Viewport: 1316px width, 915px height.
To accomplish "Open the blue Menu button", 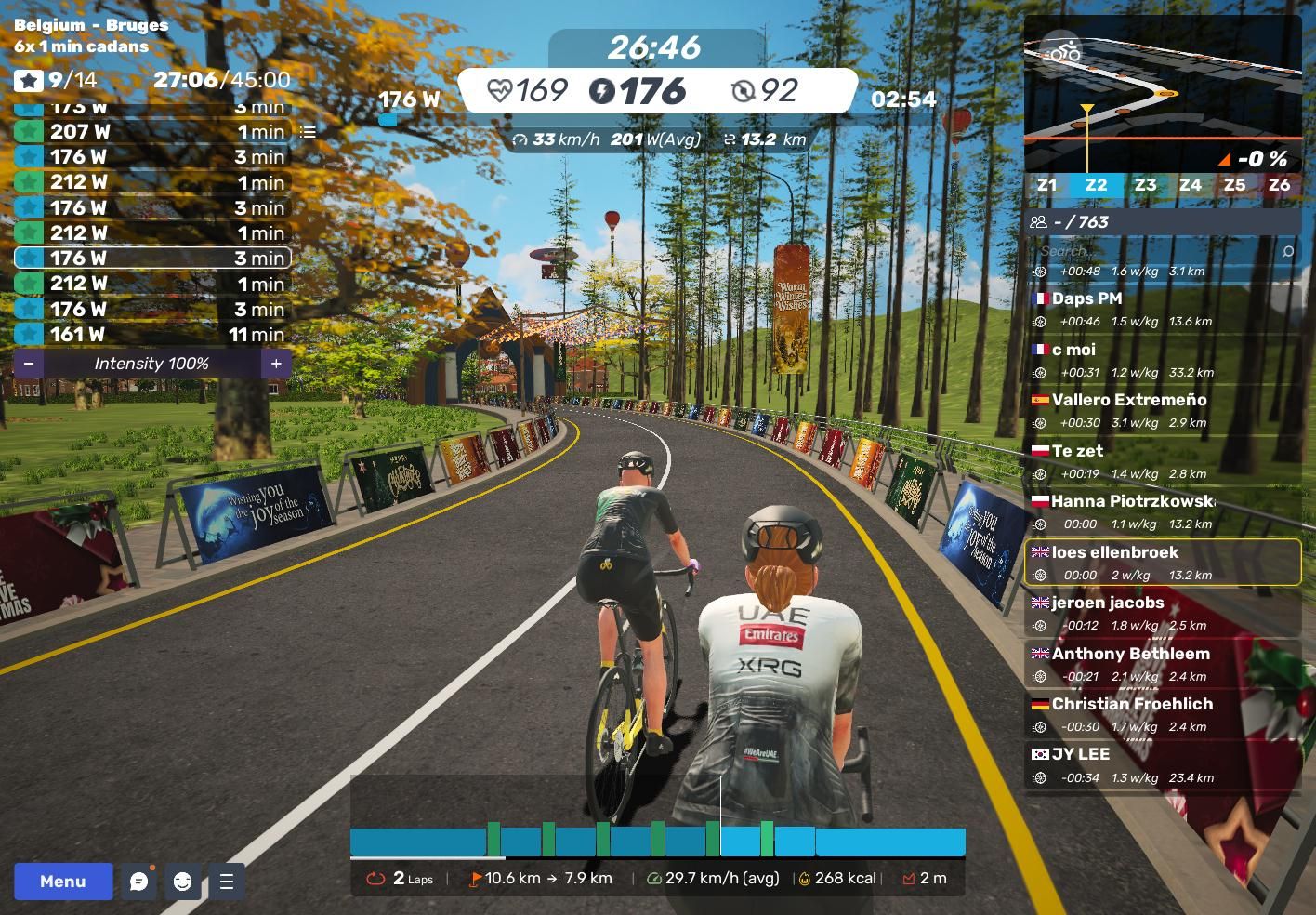I will click(x=63, y=882).
